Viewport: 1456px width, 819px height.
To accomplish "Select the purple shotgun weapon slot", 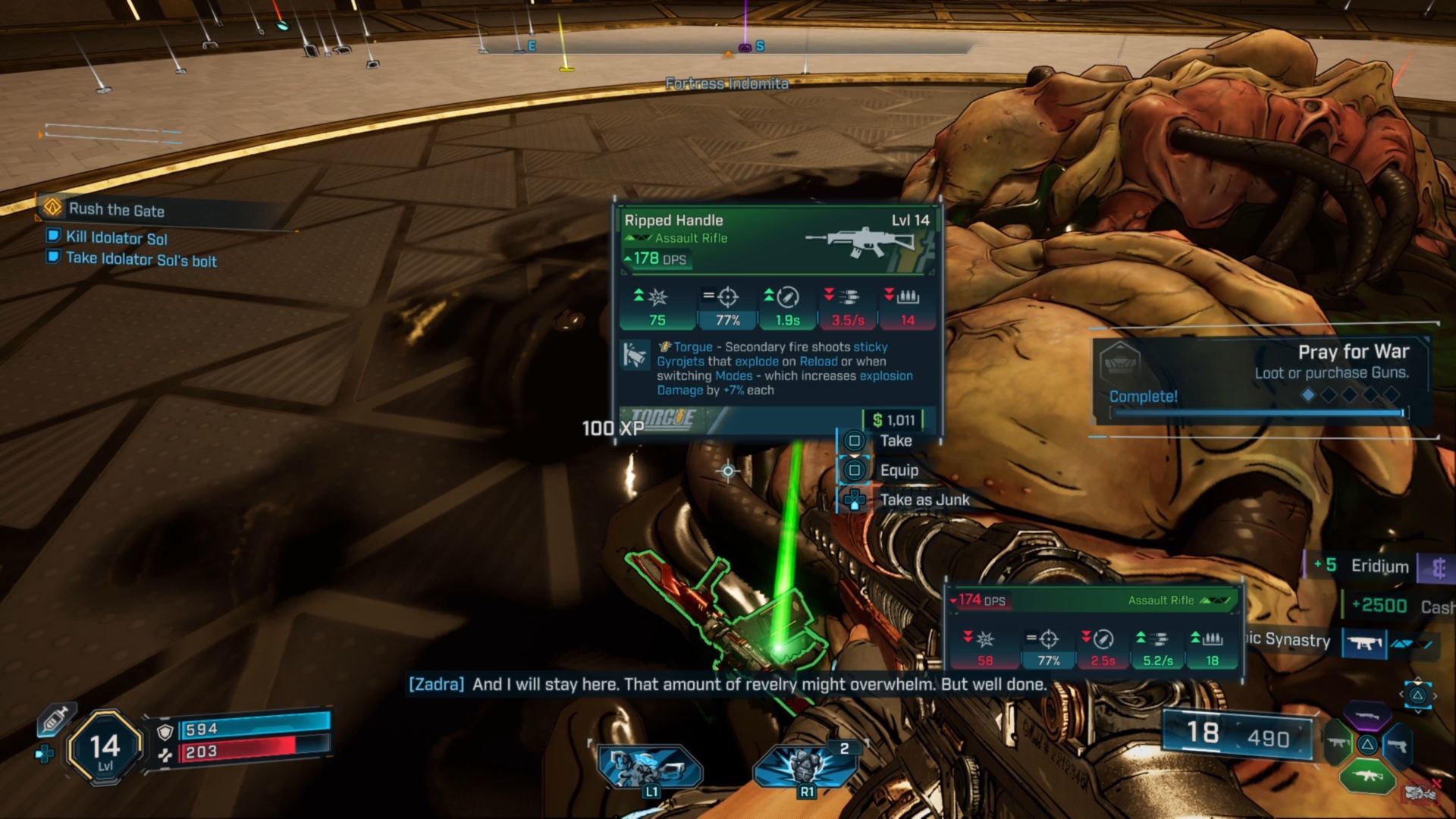I will (1367, 715).
